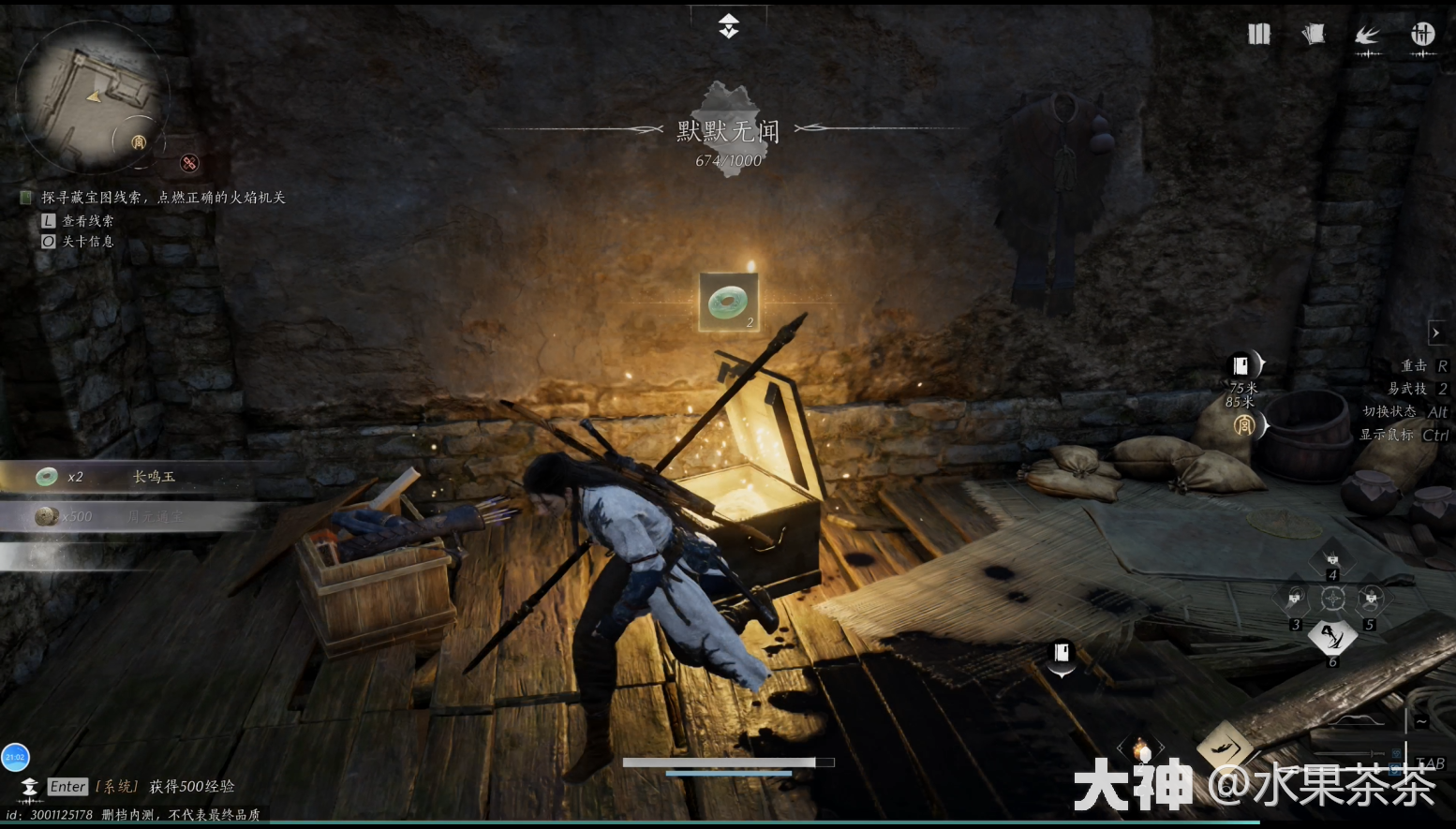
Task: Activate skill slot numbered 5
Action: click(x=1371, y=599)
